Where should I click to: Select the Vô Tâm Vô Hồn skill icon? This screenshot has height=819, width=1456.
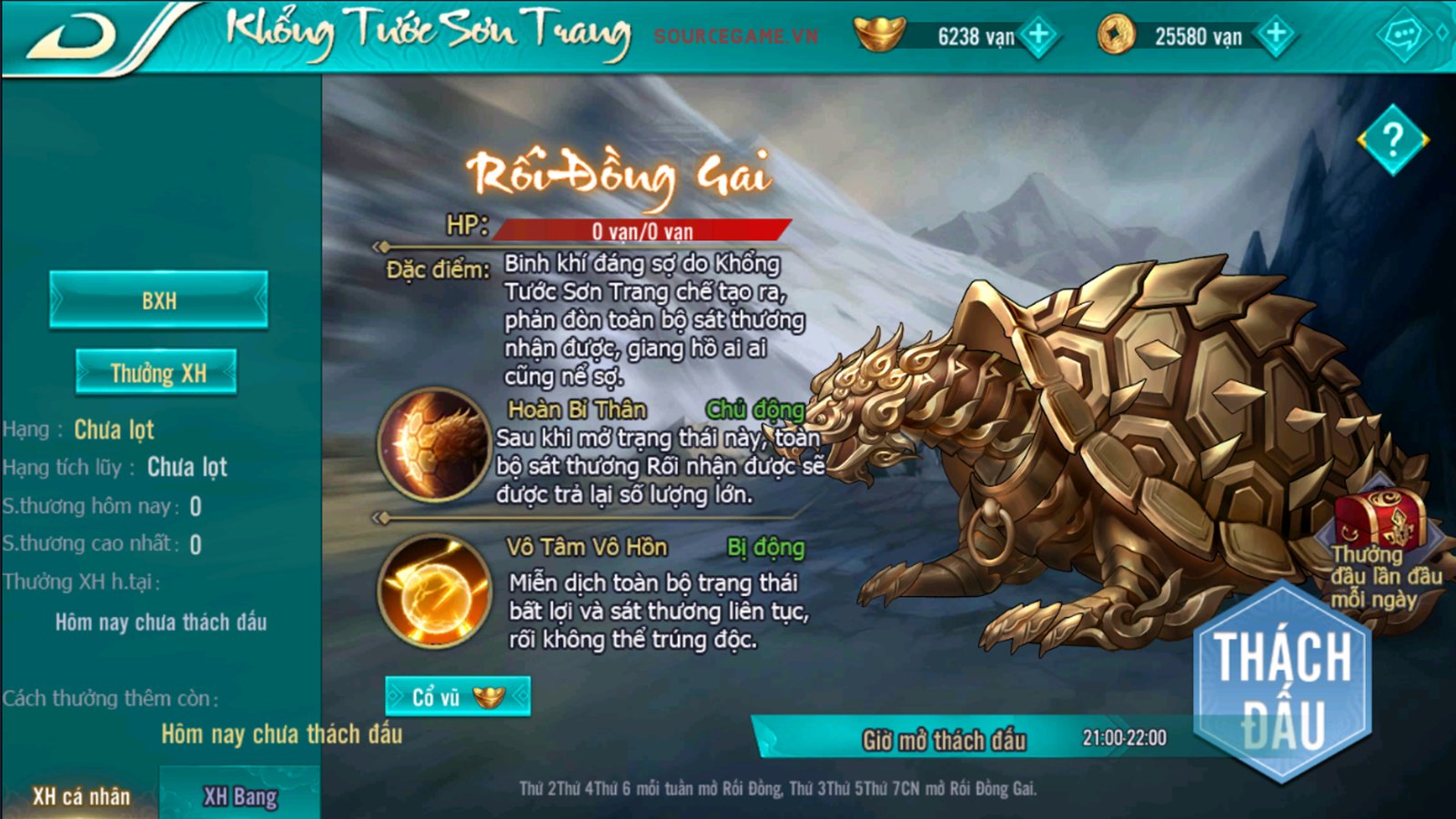[x=434, y=590]
